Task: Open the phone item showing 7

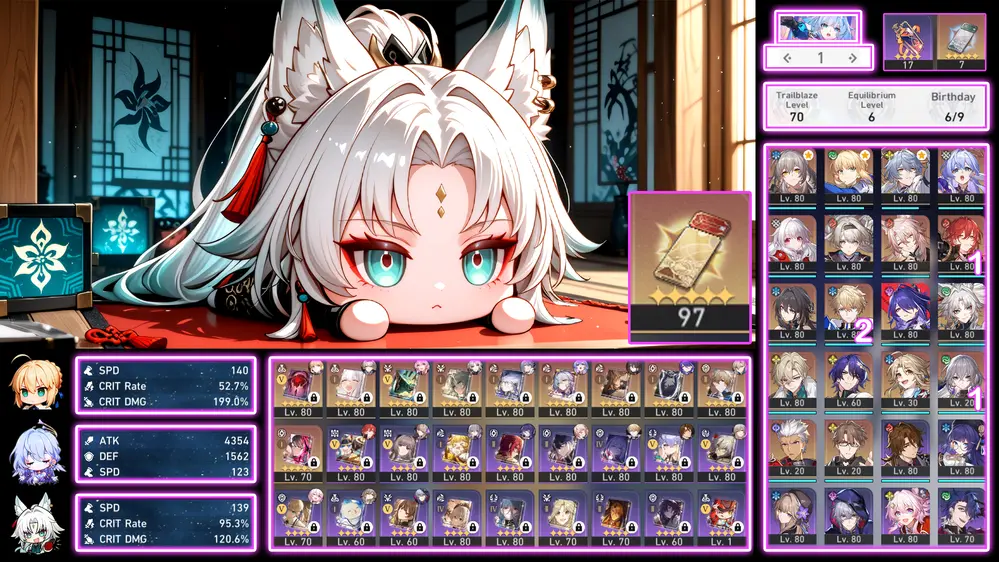Action: pos(961,42)
